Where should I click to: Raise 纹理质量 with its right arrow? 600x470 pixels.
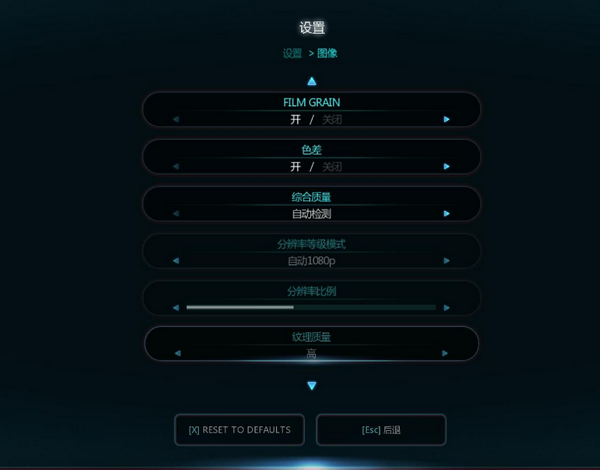(447, 353)
